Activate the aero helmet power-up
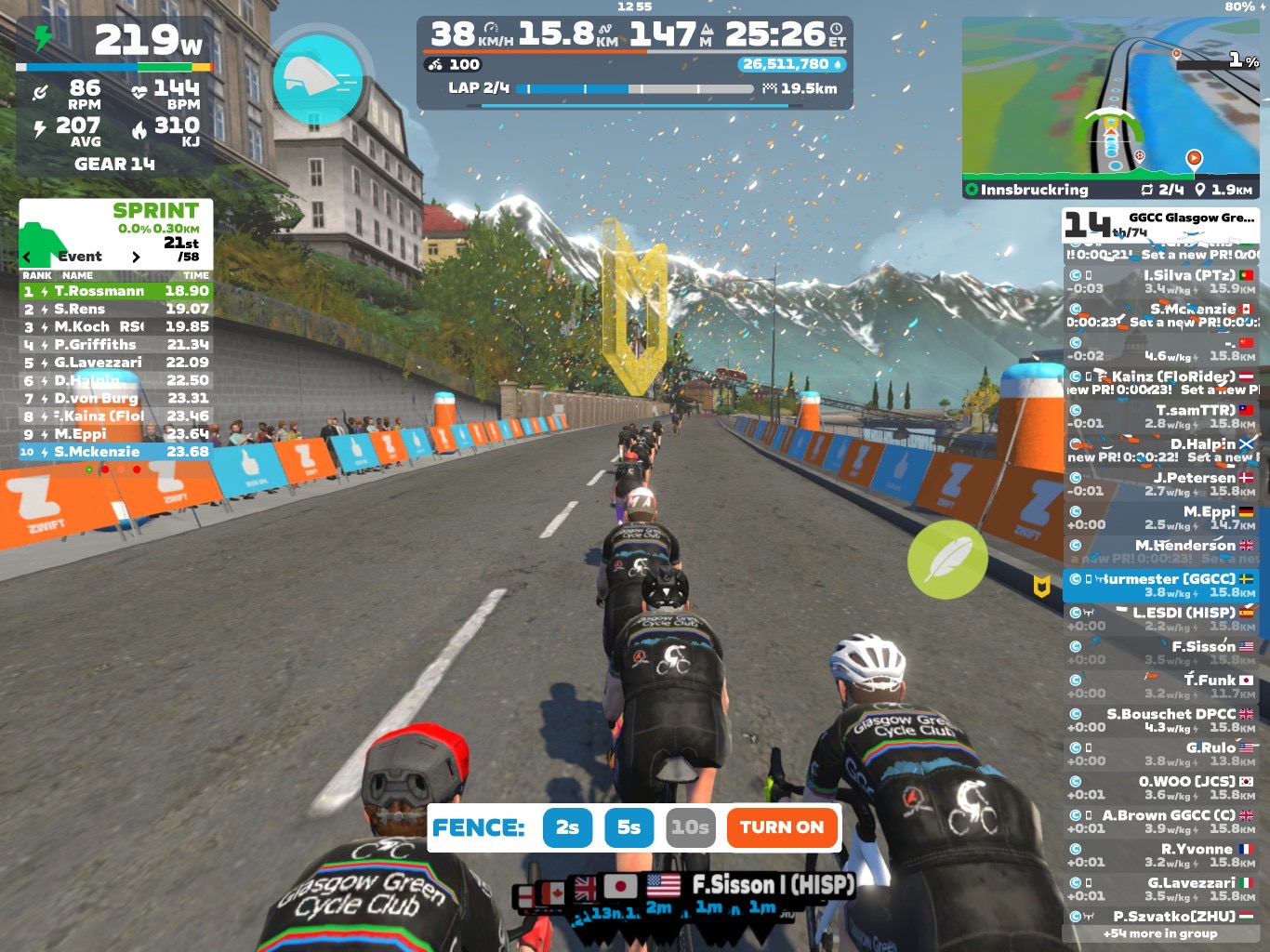 [x=317, y=79]
